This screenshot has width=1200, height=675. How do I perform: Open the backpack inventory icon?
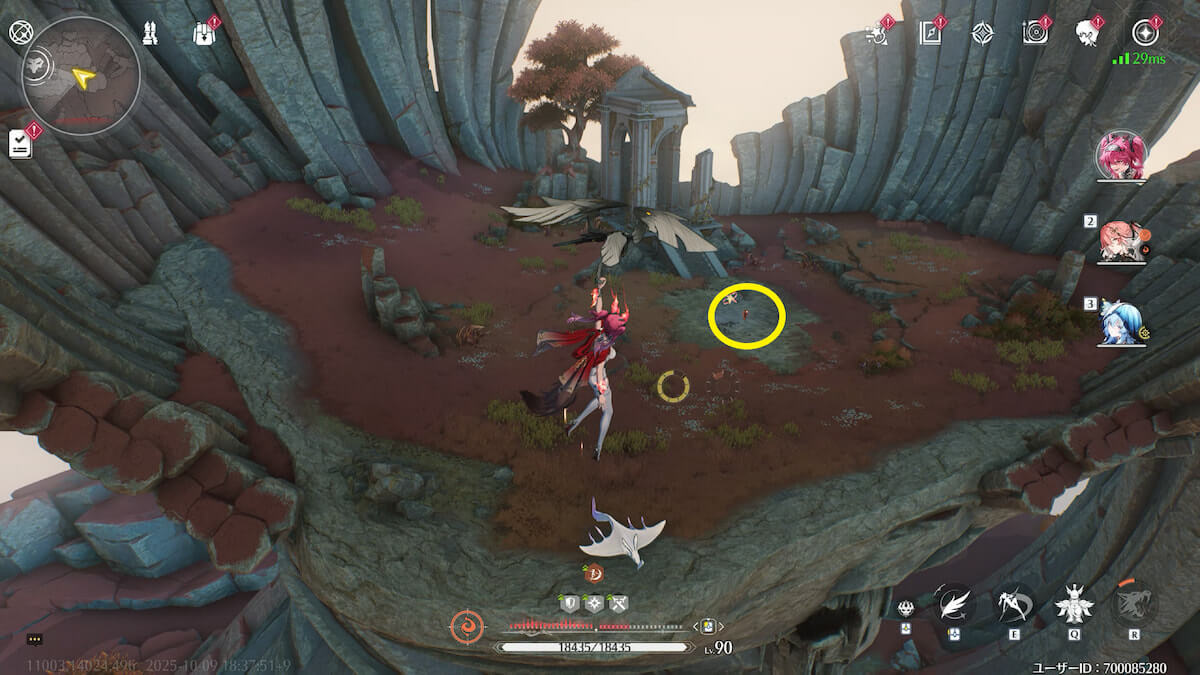(x=204, y=33)
